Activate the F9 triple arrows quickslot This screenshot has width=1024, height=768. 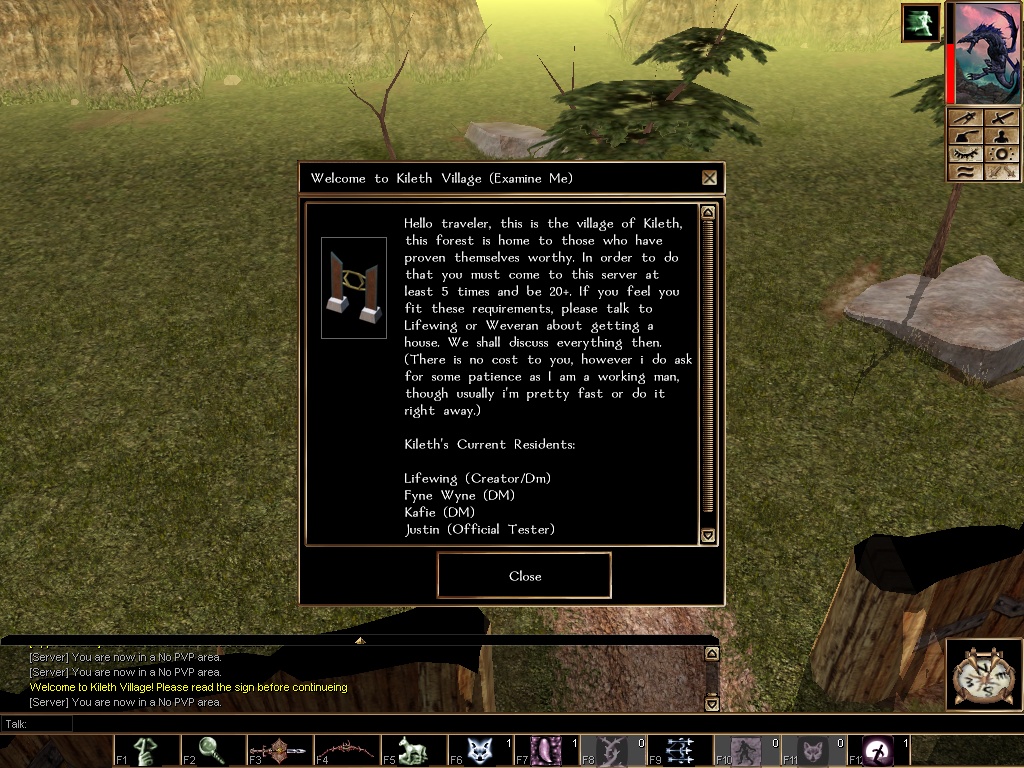coord(680,750)
